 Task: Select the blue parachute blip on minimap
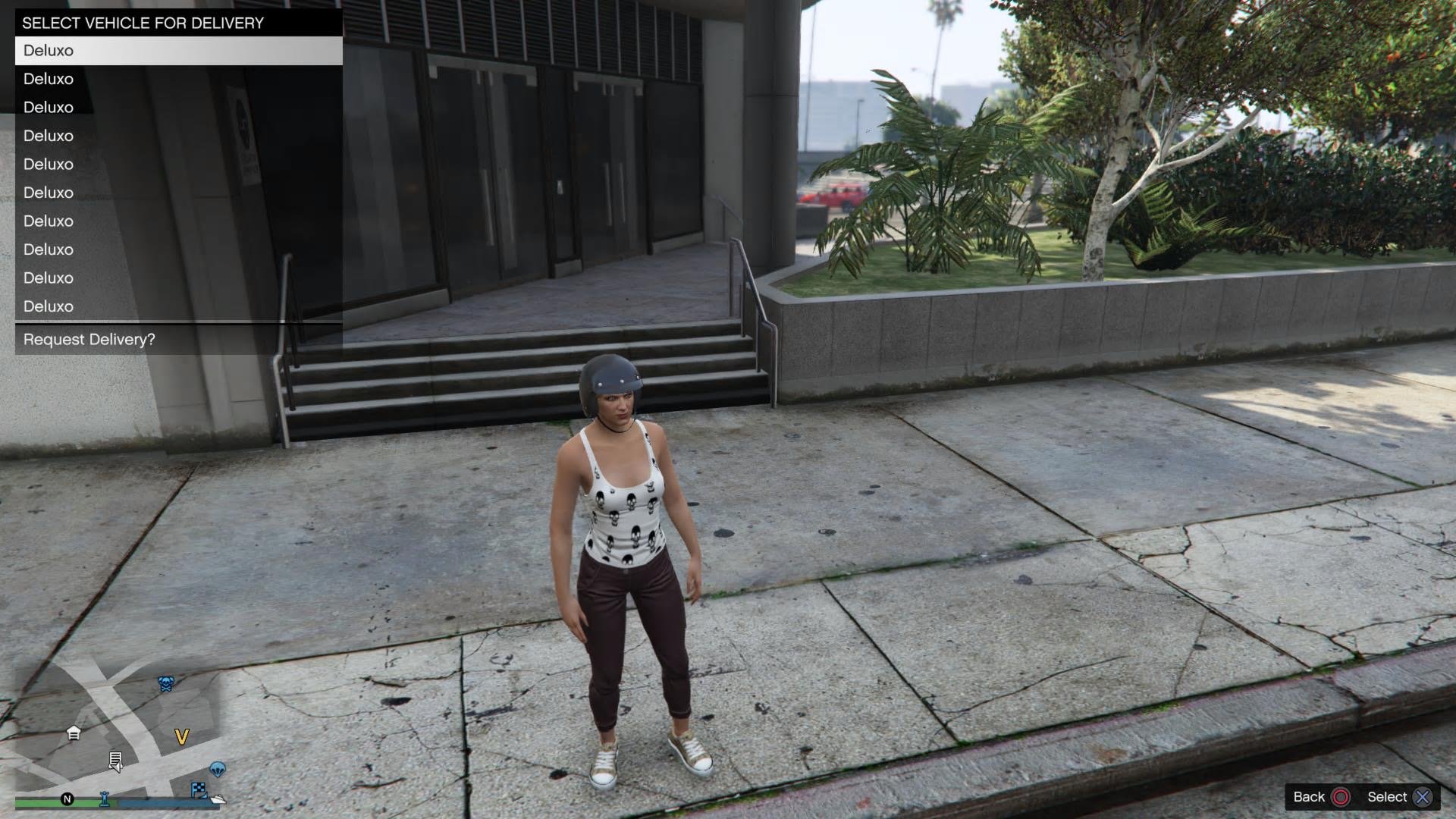218,770
